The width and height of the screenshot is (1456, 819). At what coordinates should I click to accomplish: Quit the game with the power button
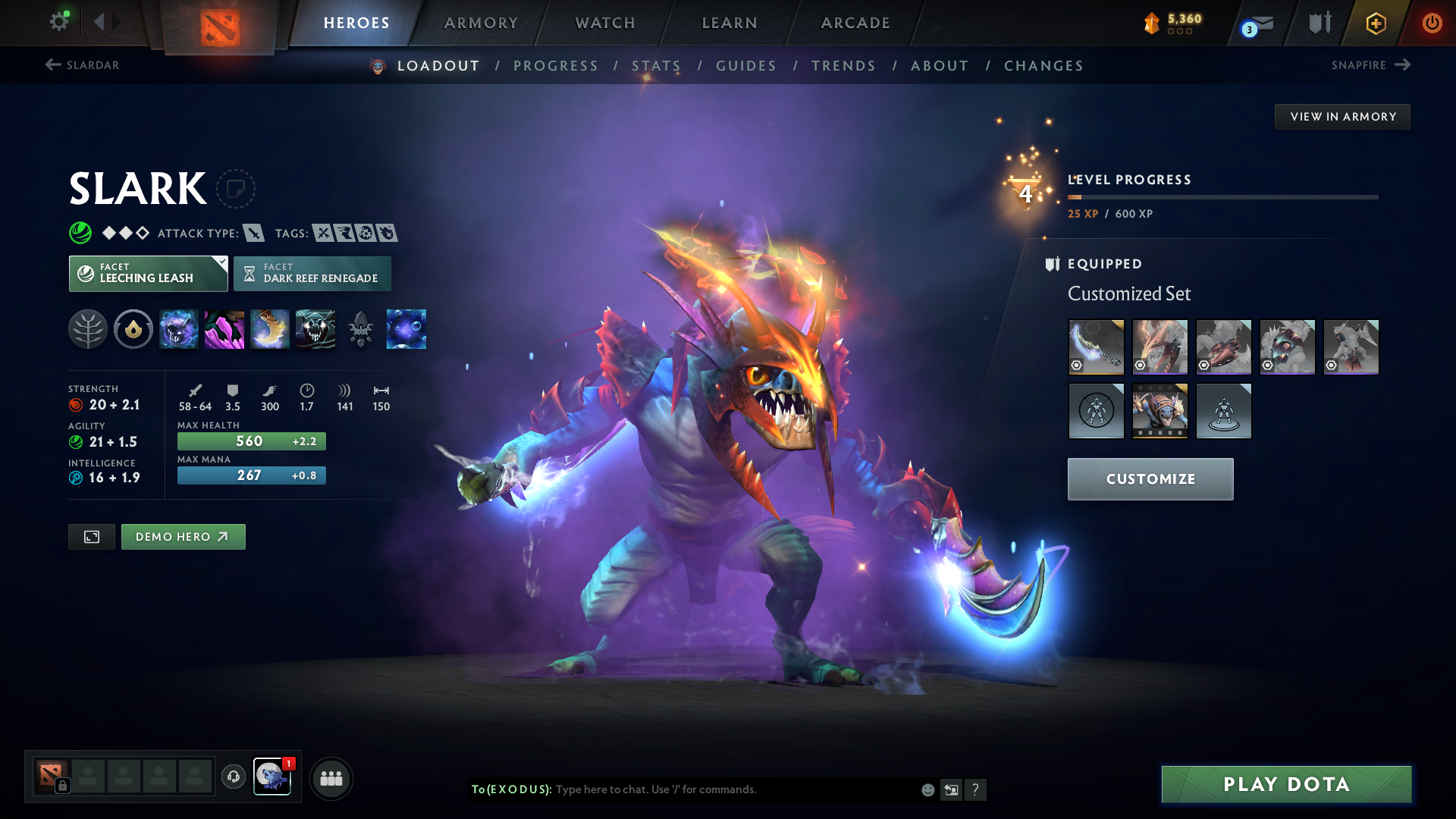1432,23
